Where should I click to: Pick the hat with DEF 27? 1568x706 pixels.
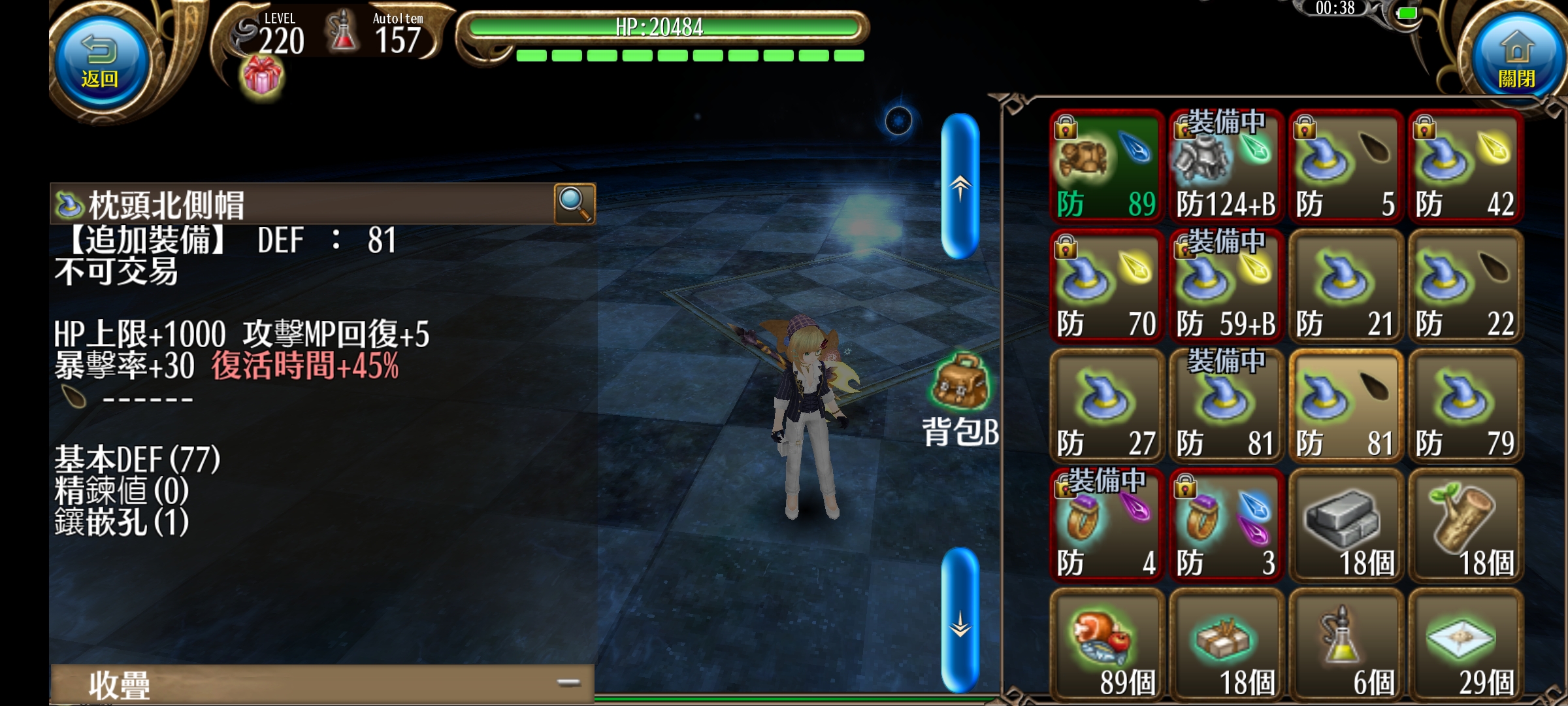tap(1107, 406)
